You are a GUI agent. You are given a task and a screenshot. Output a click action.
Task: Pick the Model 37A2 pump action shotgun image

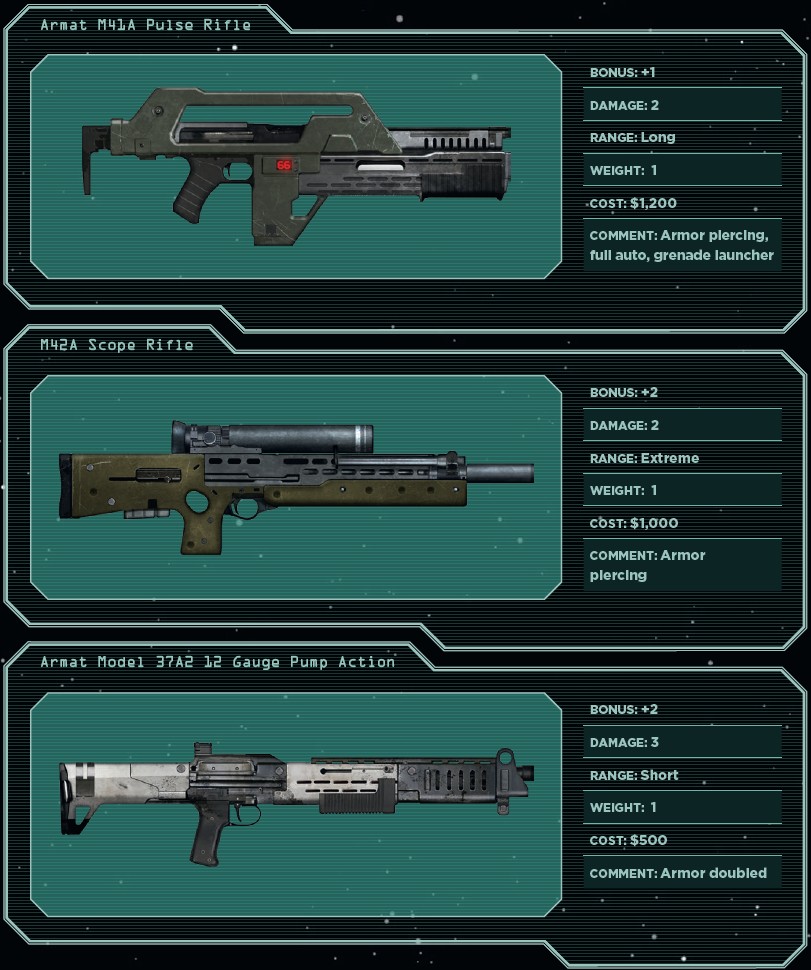click(x=296, y=797)
